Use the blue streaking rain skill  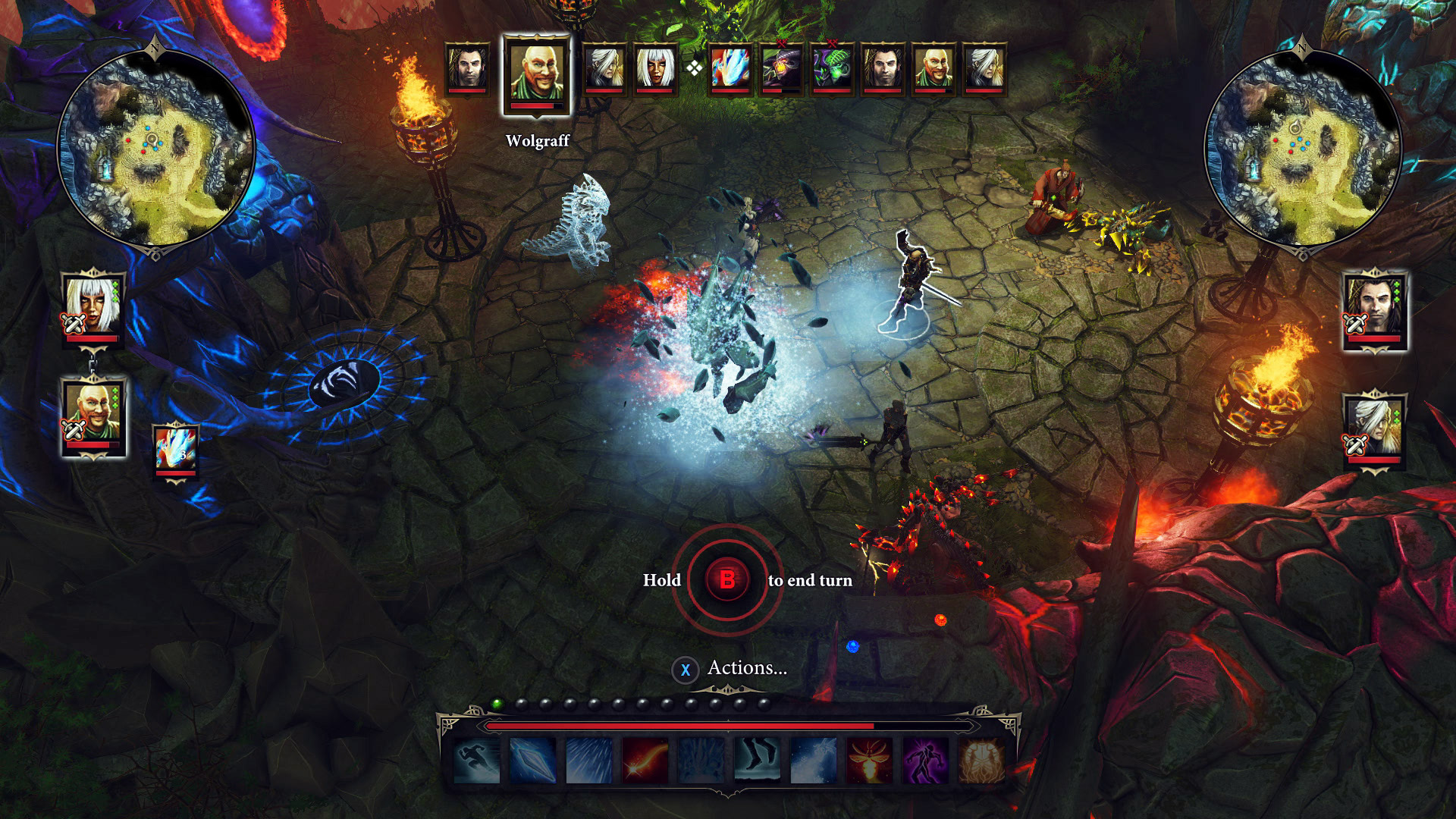click(x=589, y=760)
